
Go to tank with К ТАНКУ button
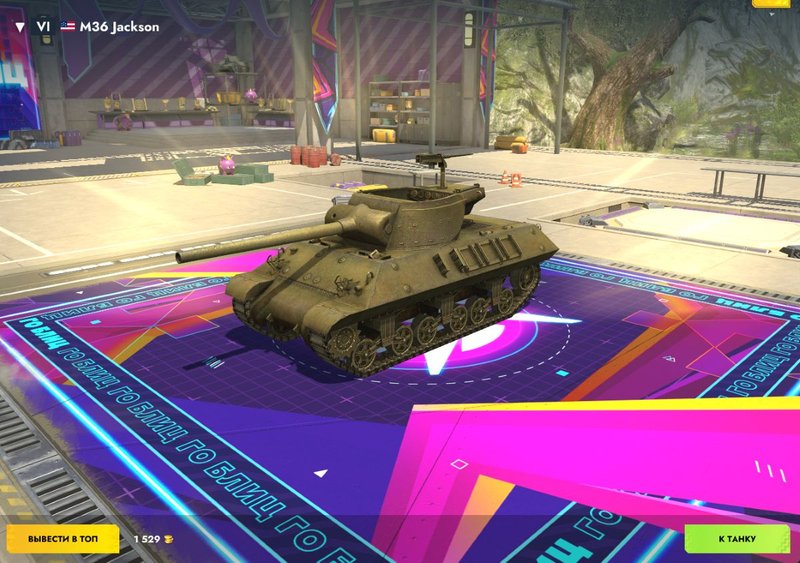click(736, 539)
